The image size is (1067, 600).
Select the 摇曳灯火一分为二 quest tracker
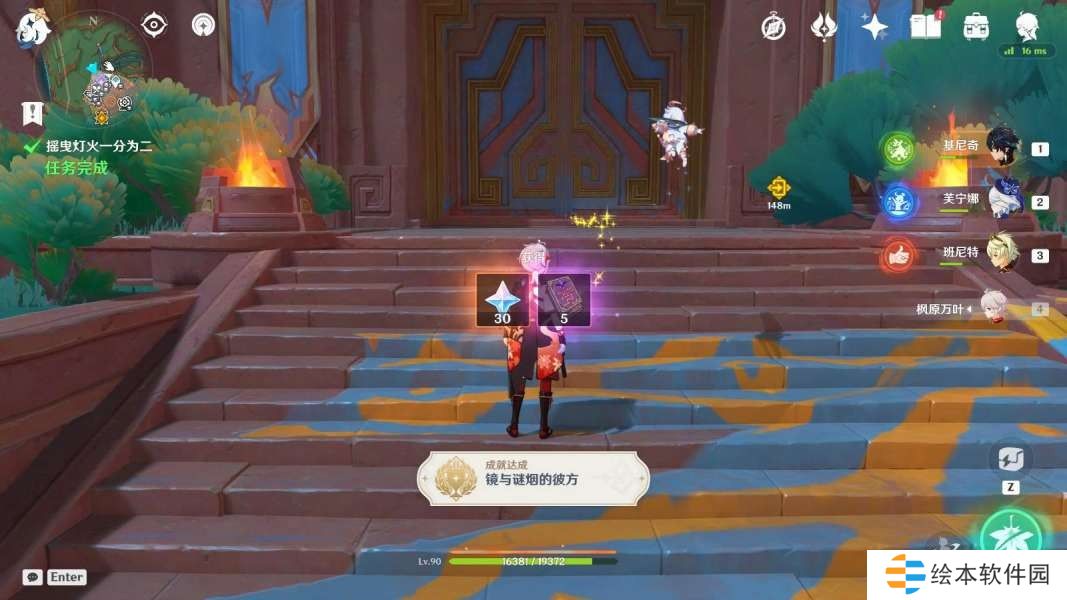pyautogui.click(x=98, y=146)
